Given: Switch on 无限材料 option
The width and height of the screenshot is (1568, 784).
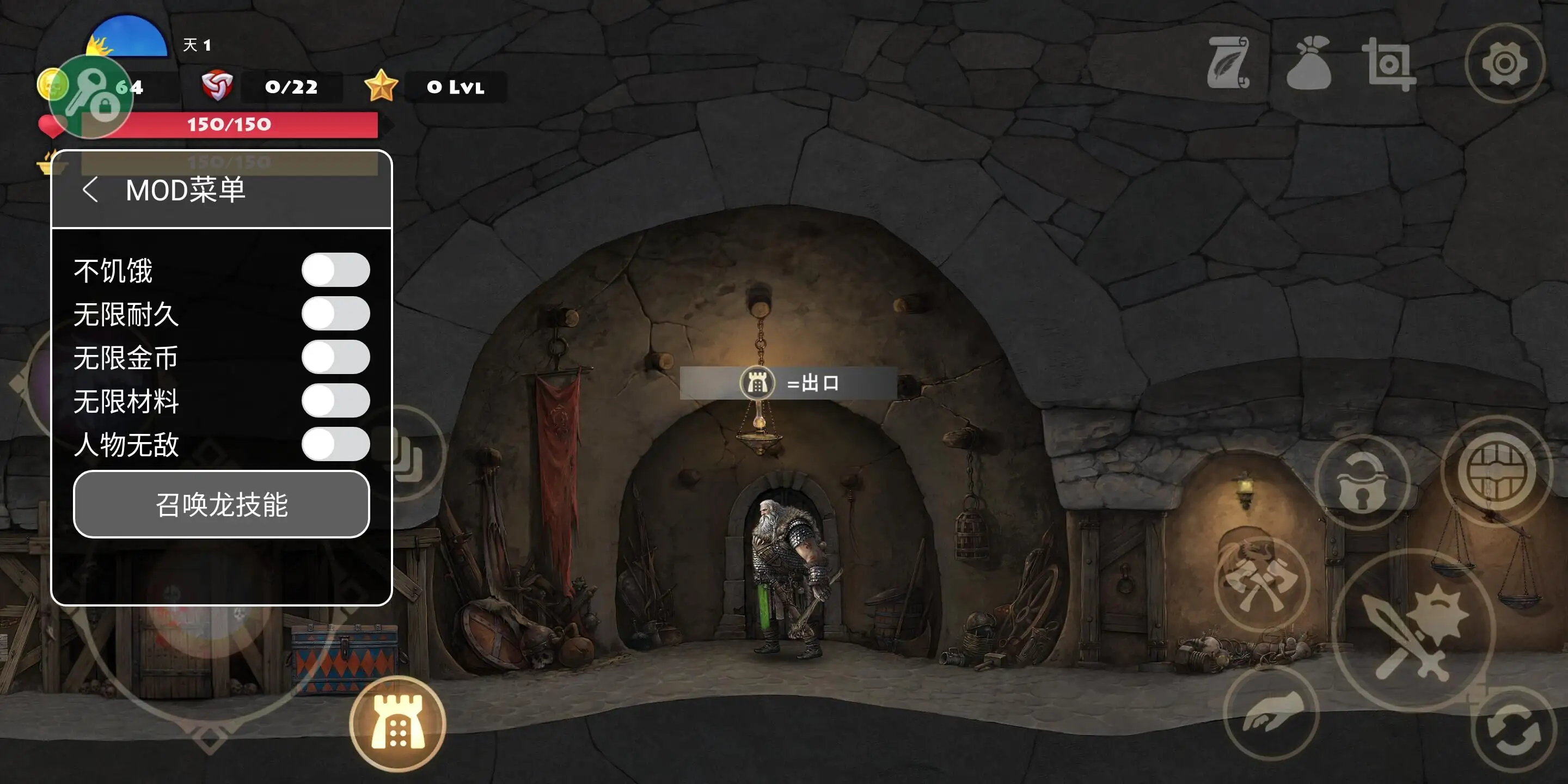Looking at the screenshot, I should point(335,401).
